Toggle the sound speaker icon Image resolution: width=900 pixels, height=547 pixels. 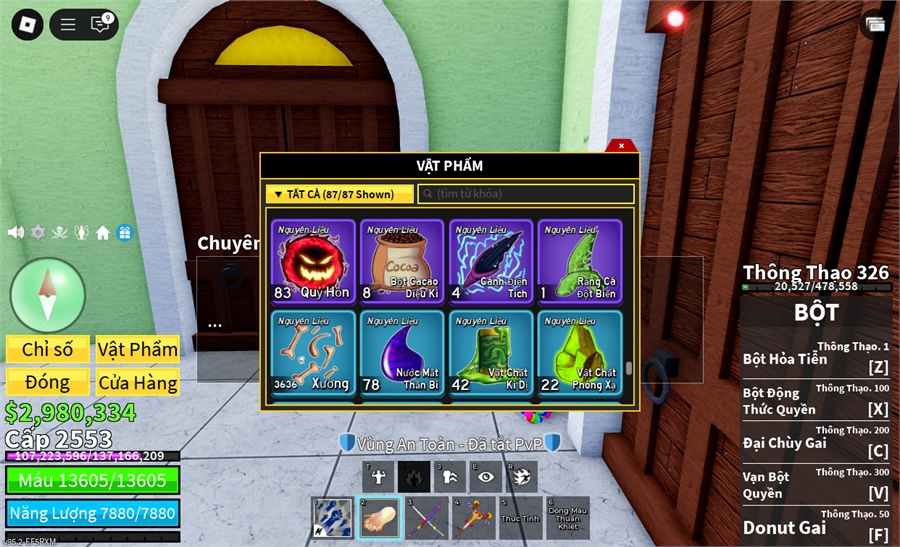(16, 232)
